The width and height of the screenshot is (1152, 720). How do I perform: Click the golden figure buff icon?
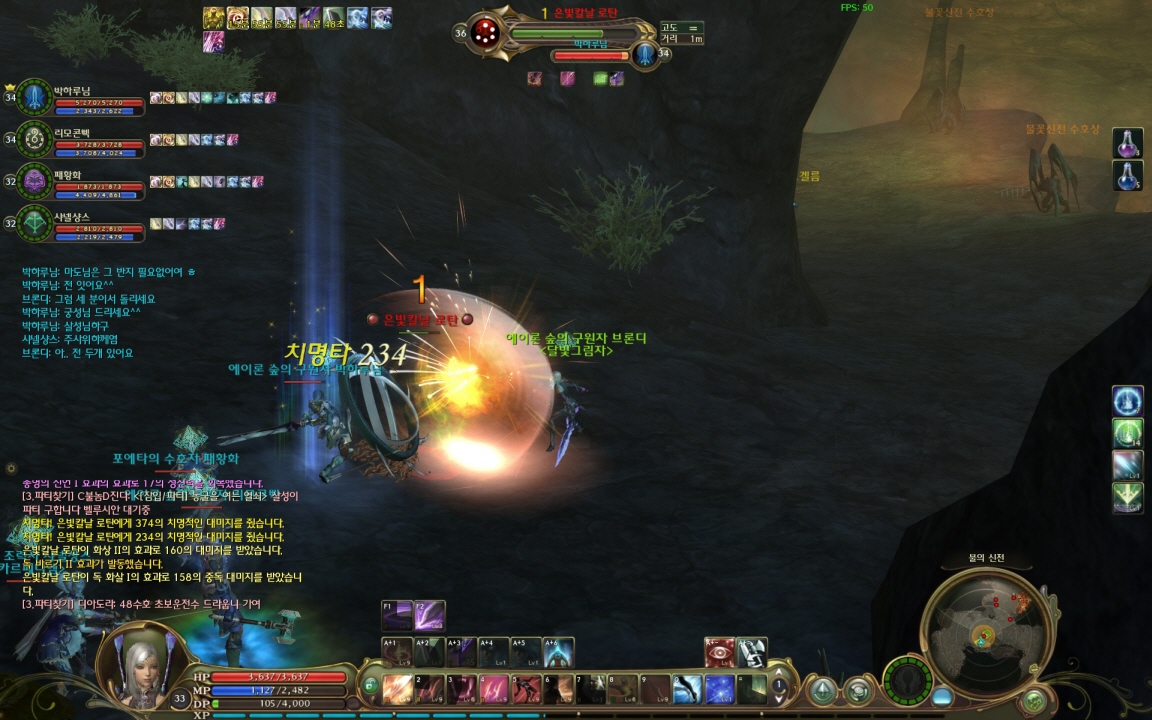[214, 18]
